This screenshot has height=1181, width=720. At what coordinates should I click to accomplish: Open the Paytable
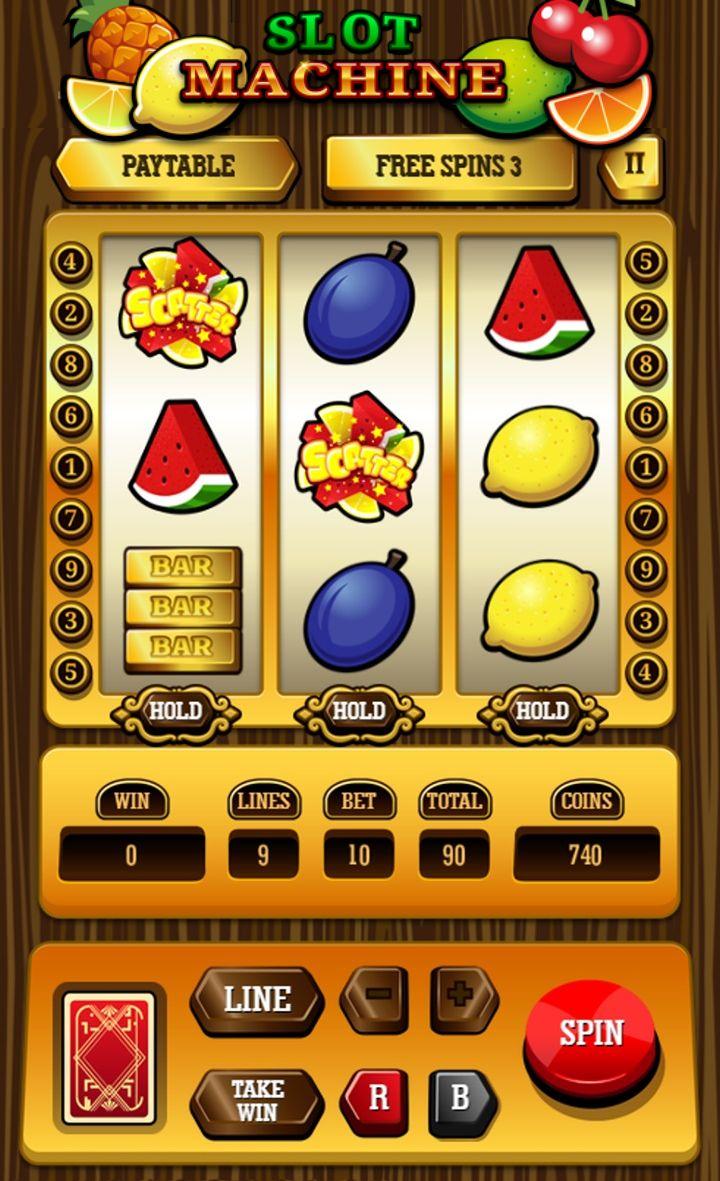pyautogui.click(x=177, y=166)
